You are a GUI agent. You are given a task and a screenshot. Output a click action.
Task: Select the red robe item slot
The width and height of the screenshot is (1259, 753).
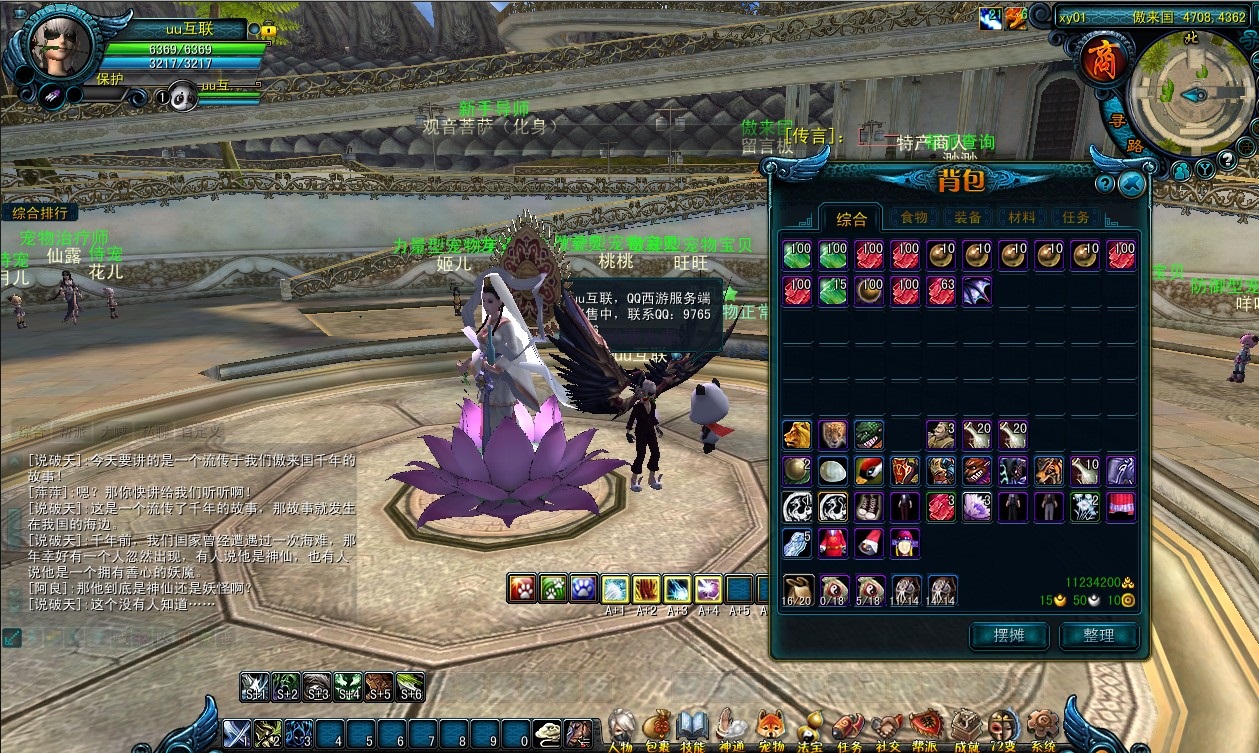coord(833,543)
